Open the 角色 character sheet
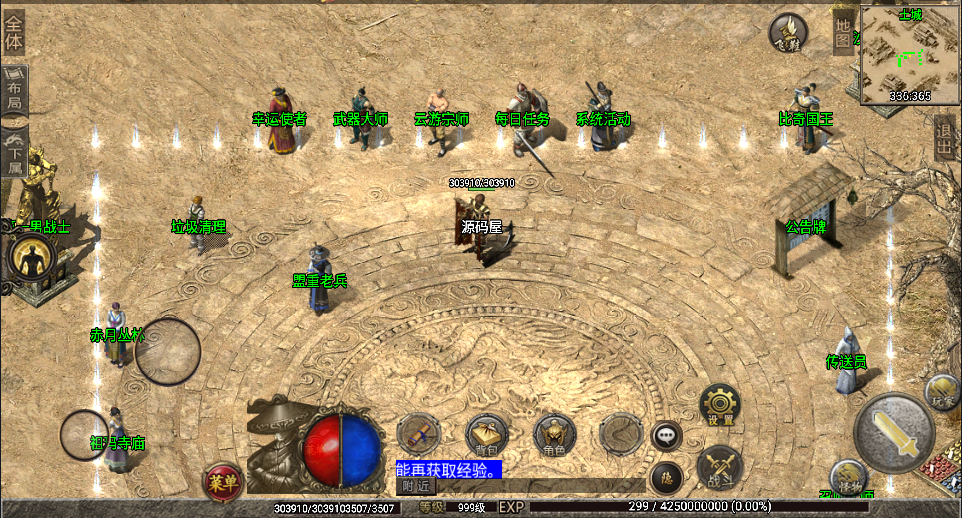Screen dimensions: 962x518 [554, 435]
